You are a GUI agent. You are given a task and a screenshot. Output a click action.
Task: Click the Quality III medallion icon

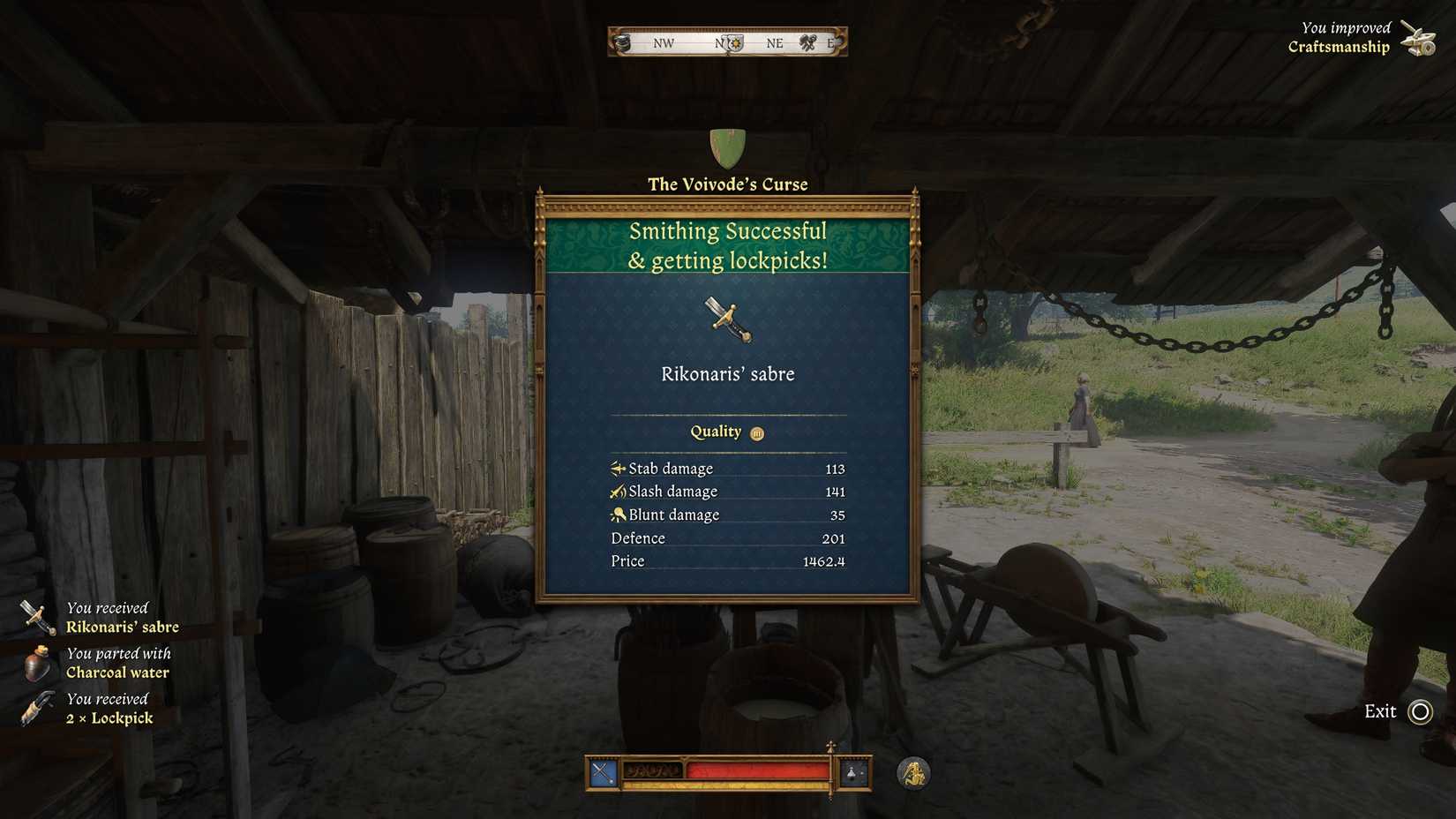pos(755,432)
